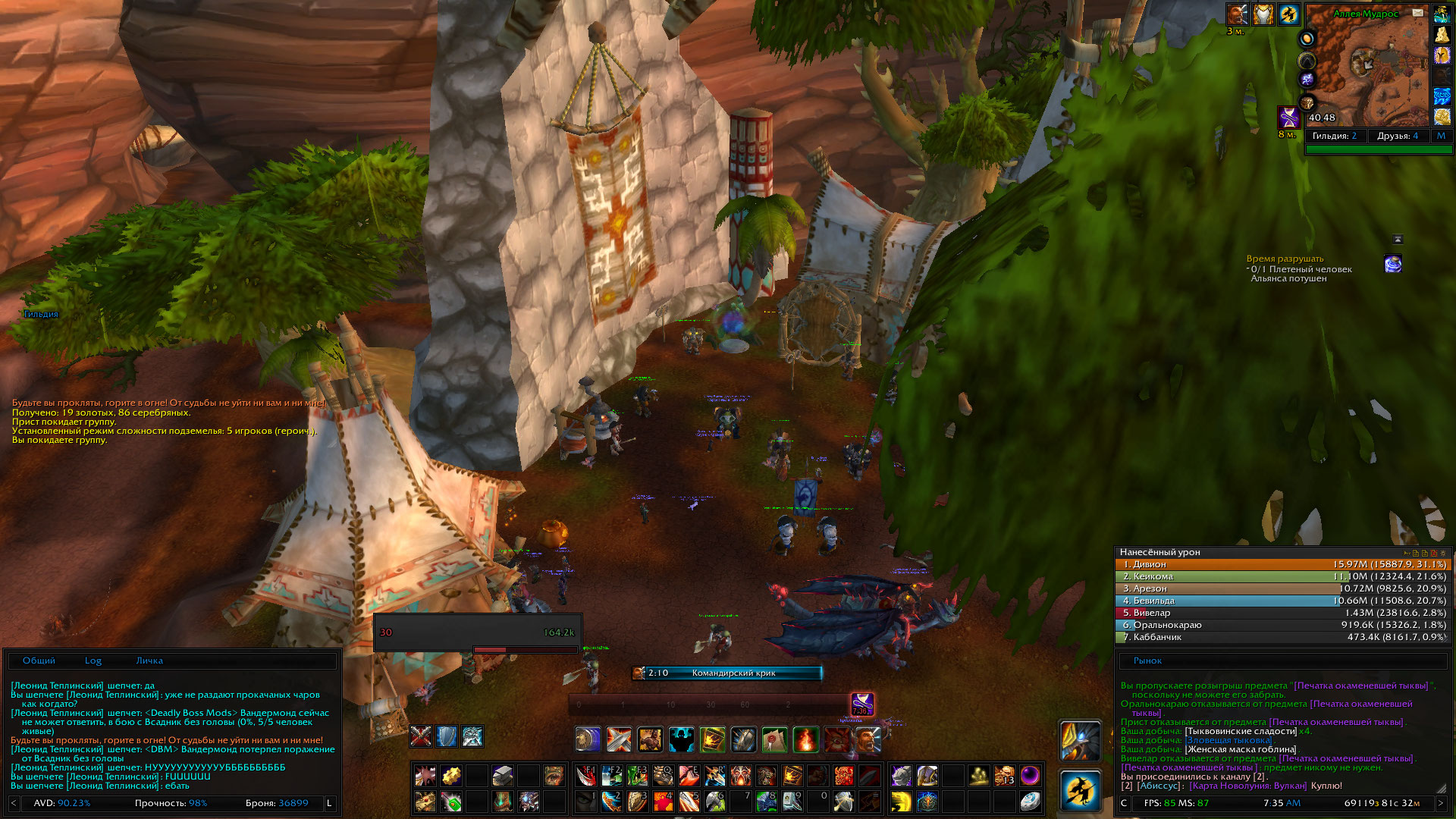The image size is (1456, 819).
Task: Open the mail envelope icon on minimap
Action: click(1417, 13)
